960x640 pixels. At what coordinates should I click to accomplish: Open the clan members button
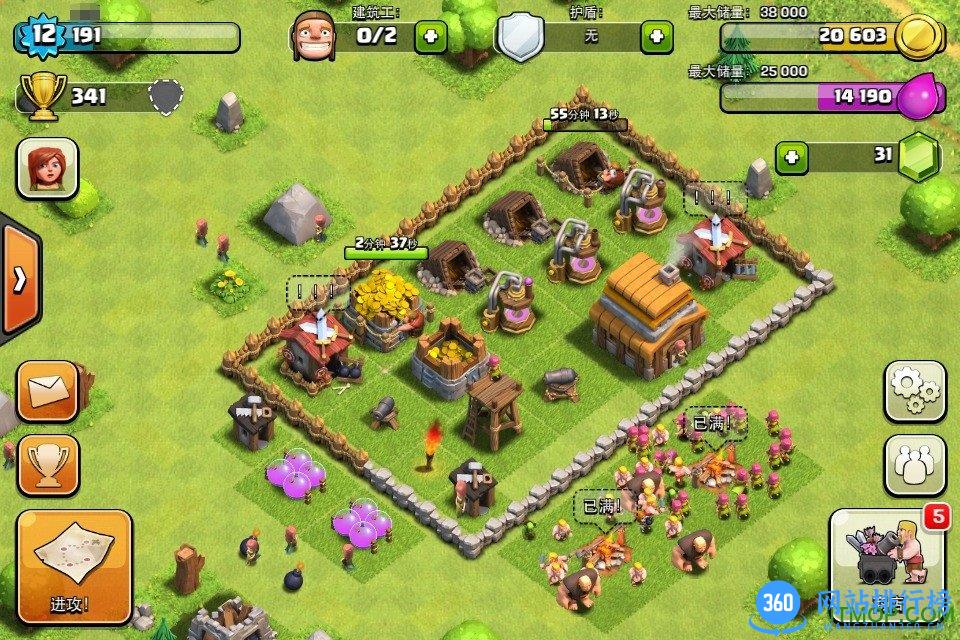click(x=914, y=465)
